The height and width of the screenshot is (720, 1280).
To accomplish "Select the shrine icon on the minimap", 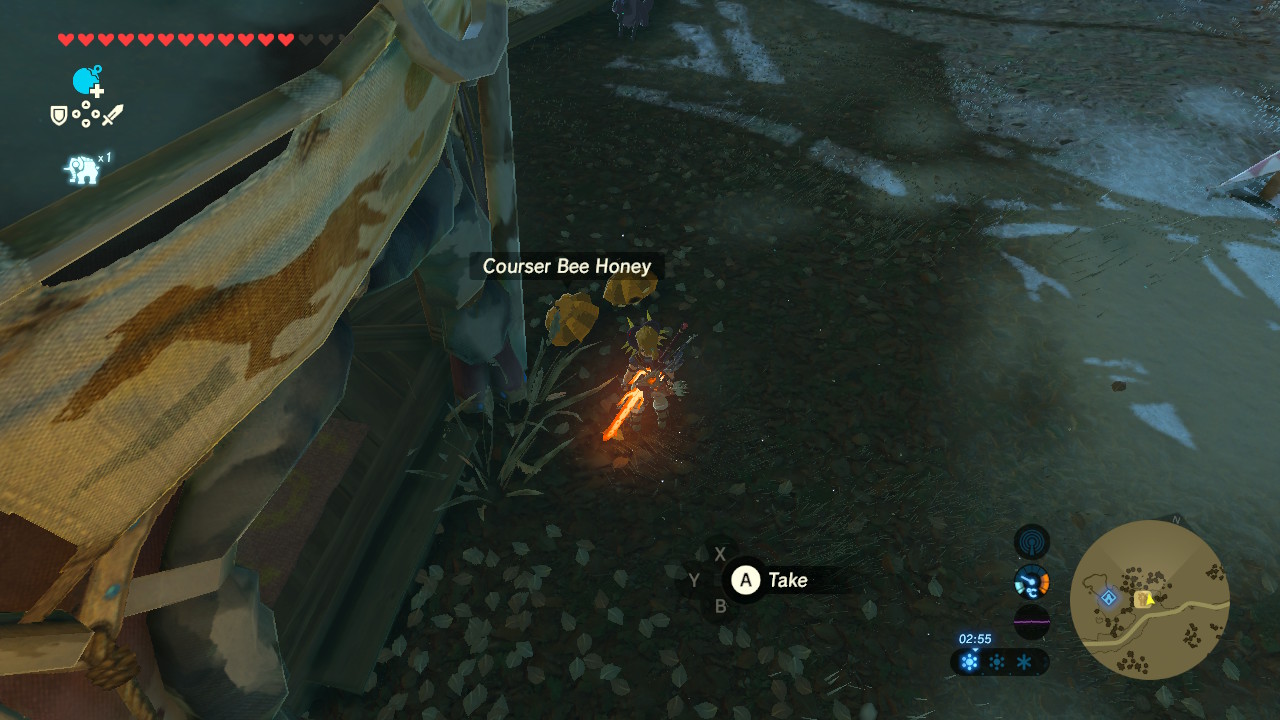I will 1108,598.
